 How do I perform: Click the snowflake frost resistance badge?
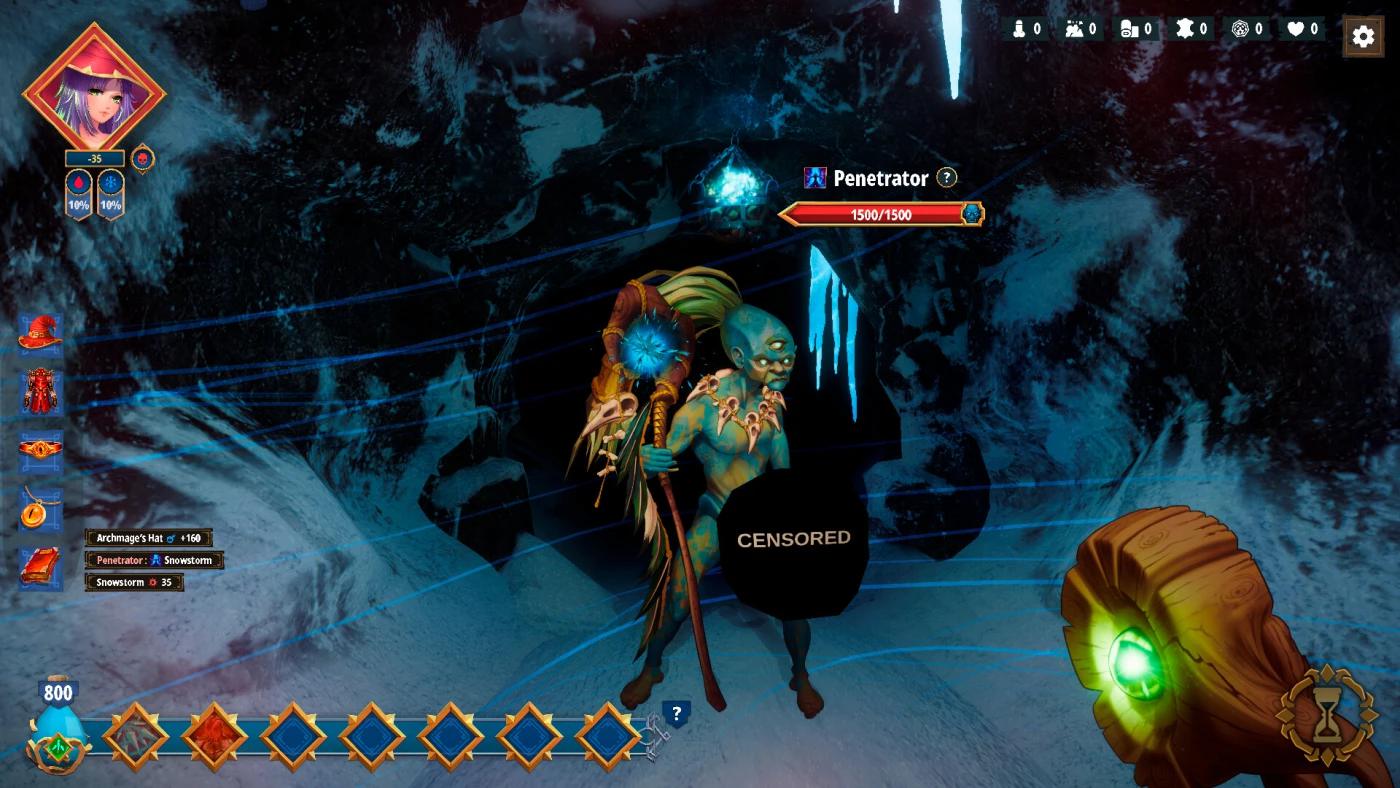pyautogui.click(x=110, y=194)
